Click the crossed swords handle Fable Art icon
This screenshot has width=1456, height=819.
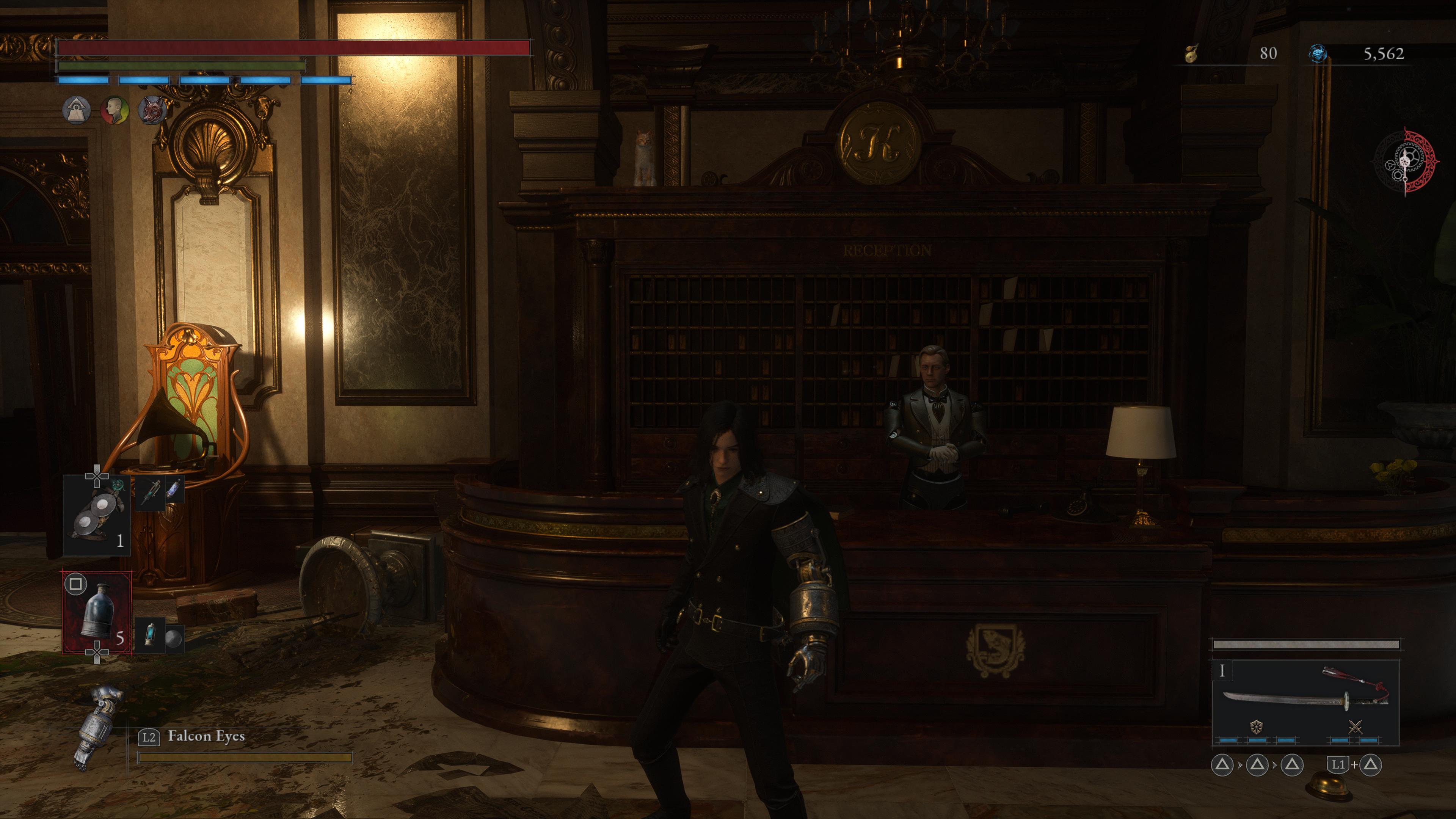tap(1355, 727)
